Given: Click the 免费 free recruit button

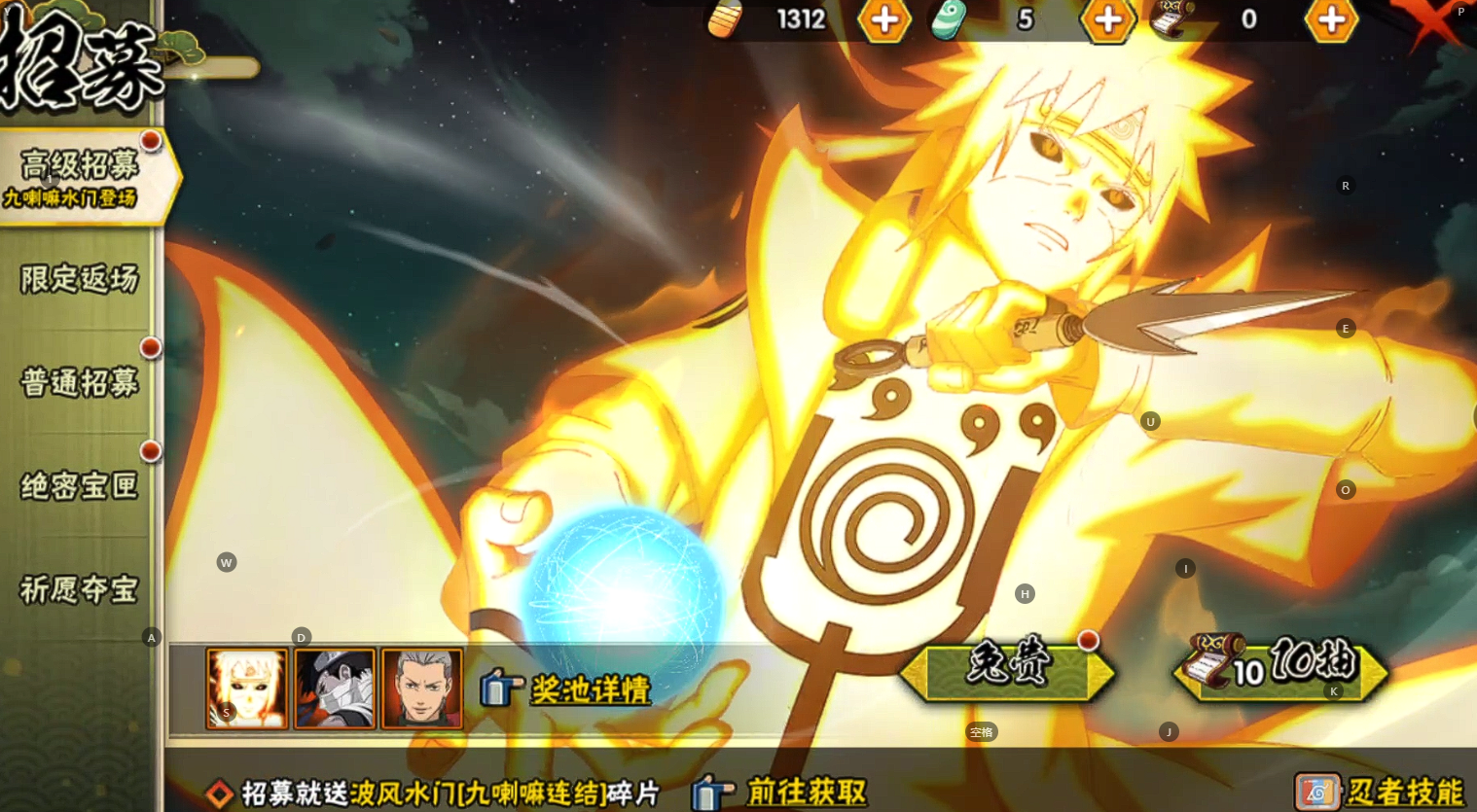Looking at the screenshot, I should tap(1008, 669).
